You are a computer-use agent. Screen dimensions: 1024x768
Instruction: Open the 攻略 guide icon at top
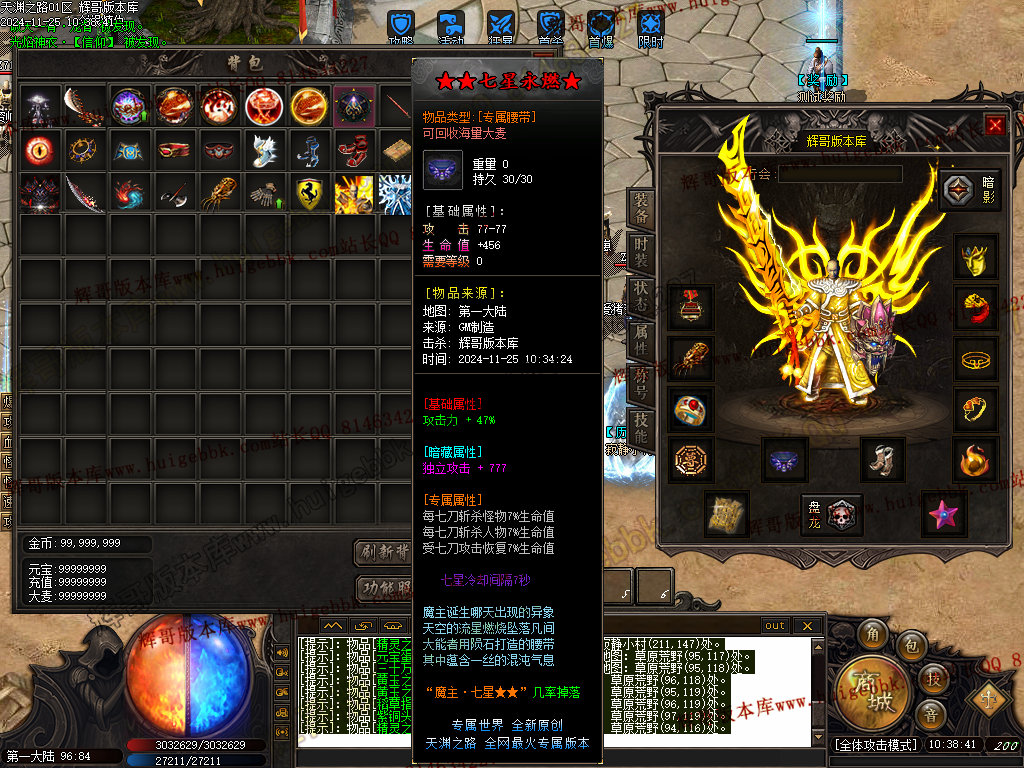point(401,25)
